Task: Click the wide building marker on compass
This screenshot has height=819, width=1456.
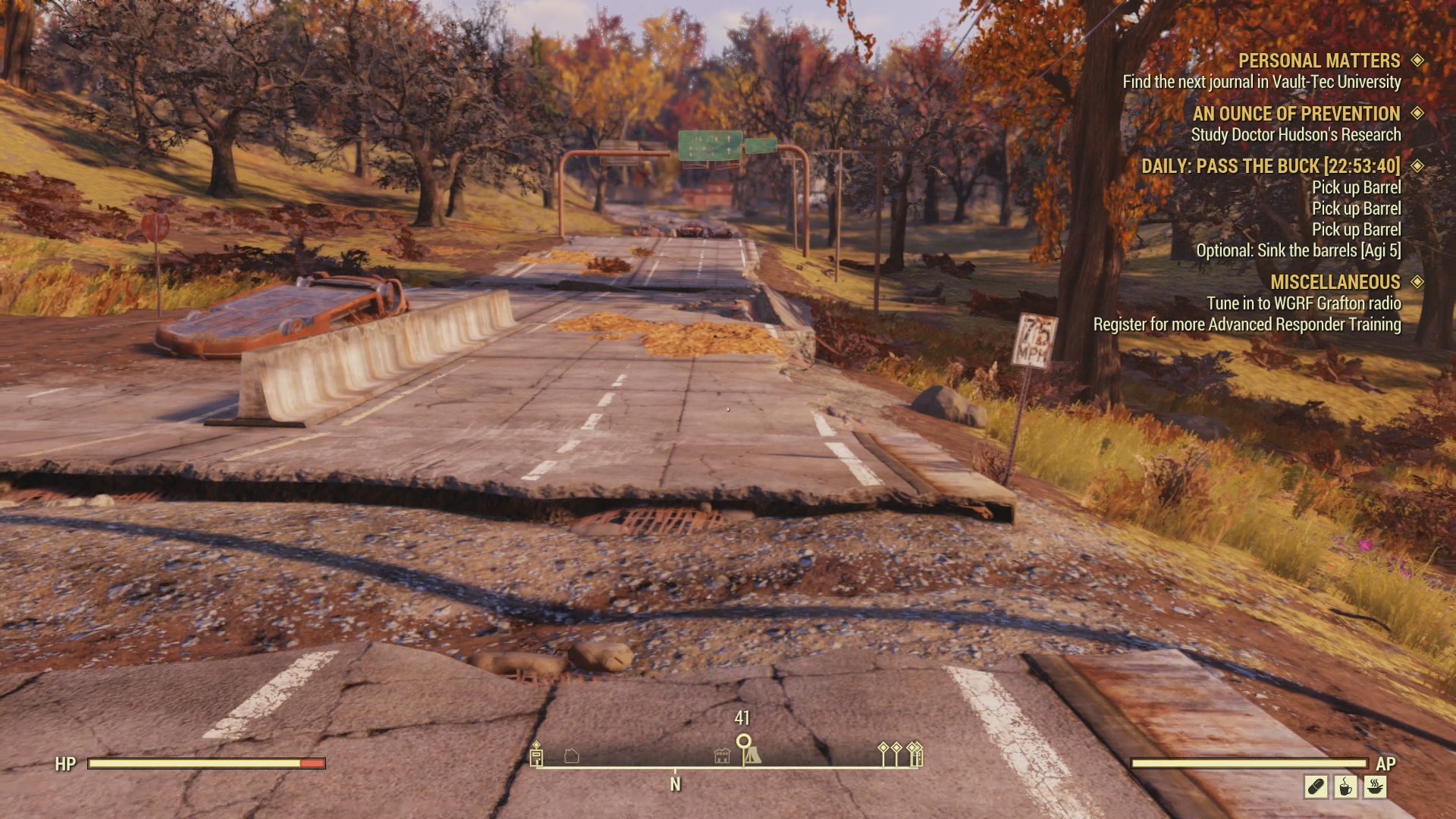Action: pyautogui.click(x=722, y=756)
